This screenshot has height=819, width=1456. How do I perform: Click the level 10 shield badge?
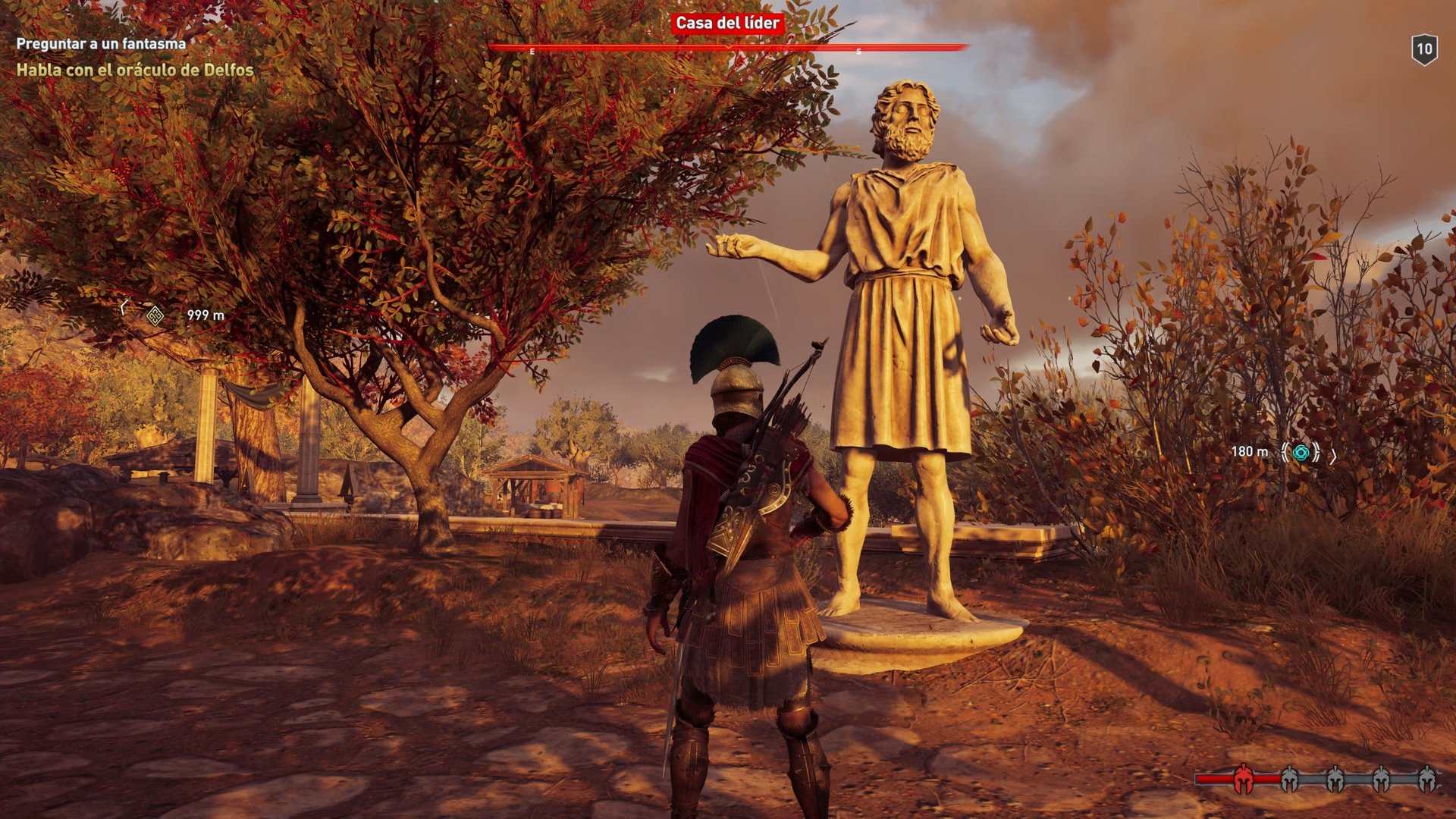tap(1426, 49)
